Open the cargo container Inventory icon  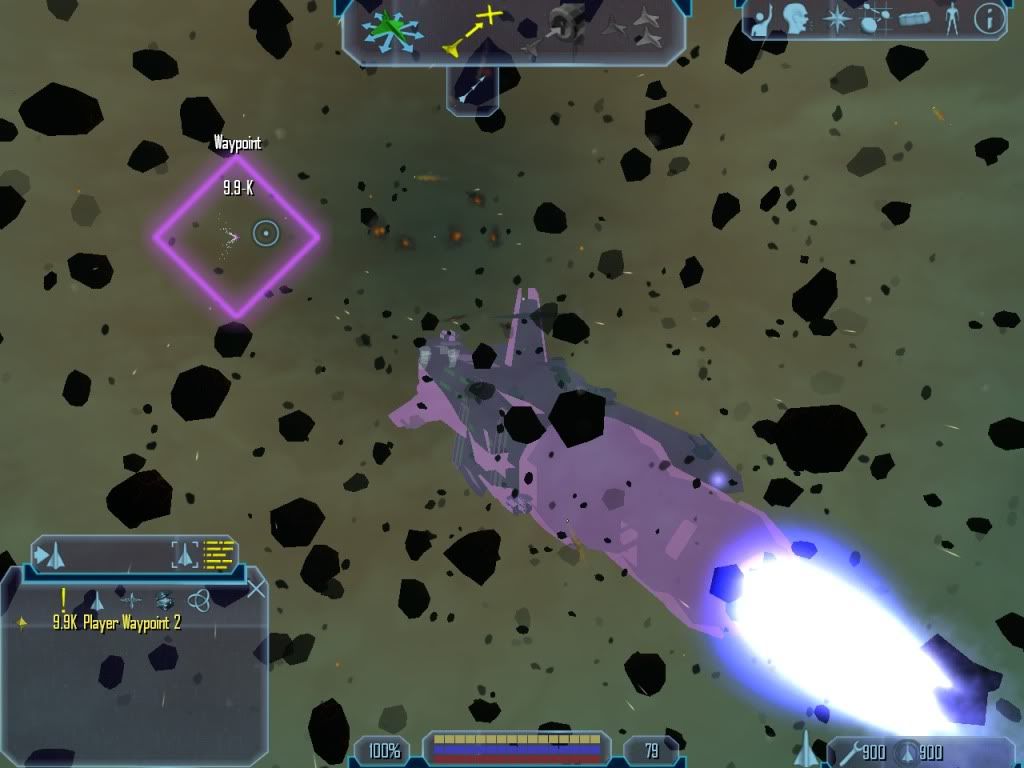(x=914, y=20)
